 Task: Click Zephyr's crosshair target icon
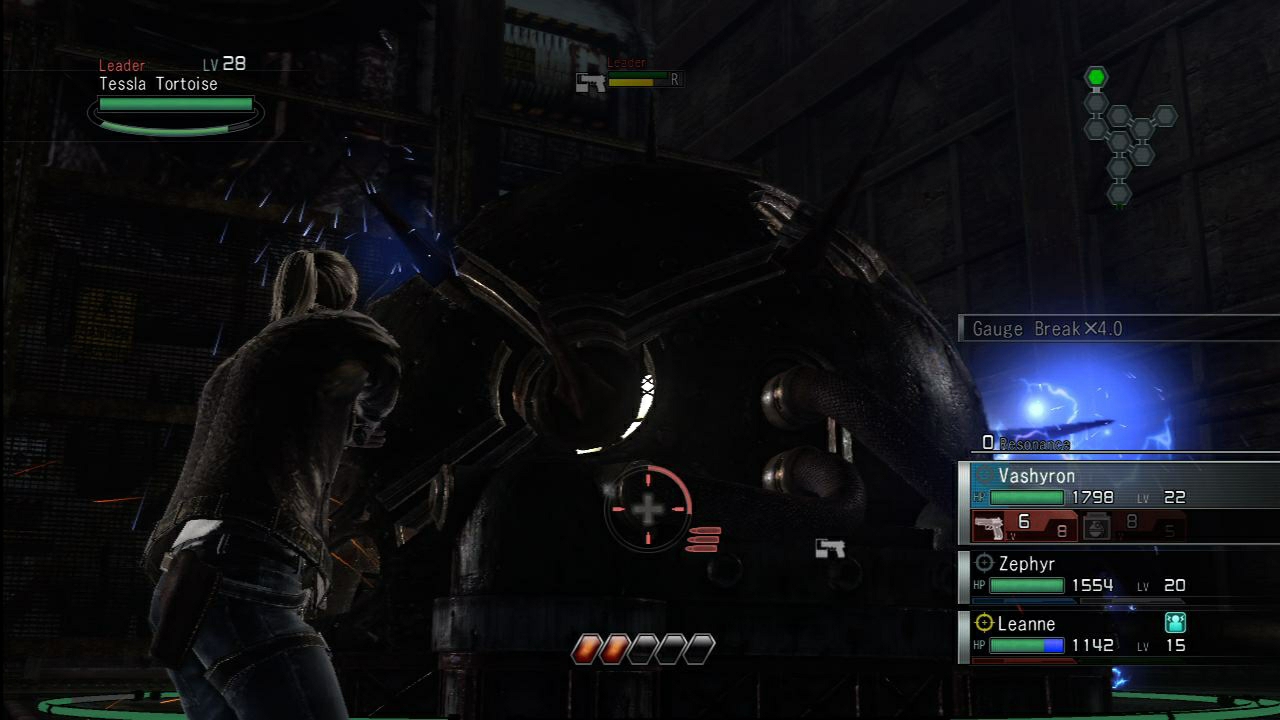984,564
